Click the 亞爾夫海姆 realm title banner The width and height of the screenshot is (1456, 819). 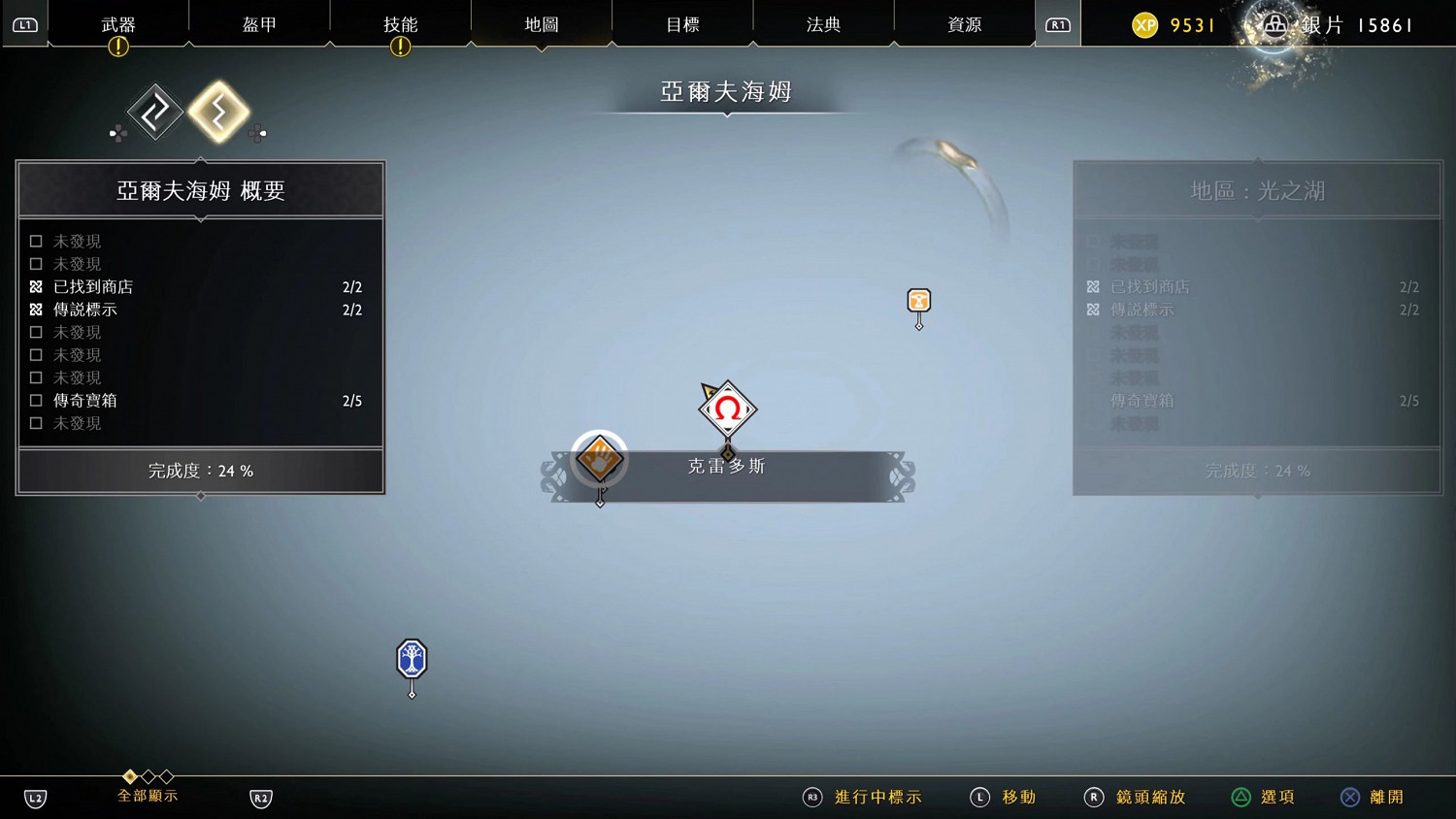click(727, 90)
